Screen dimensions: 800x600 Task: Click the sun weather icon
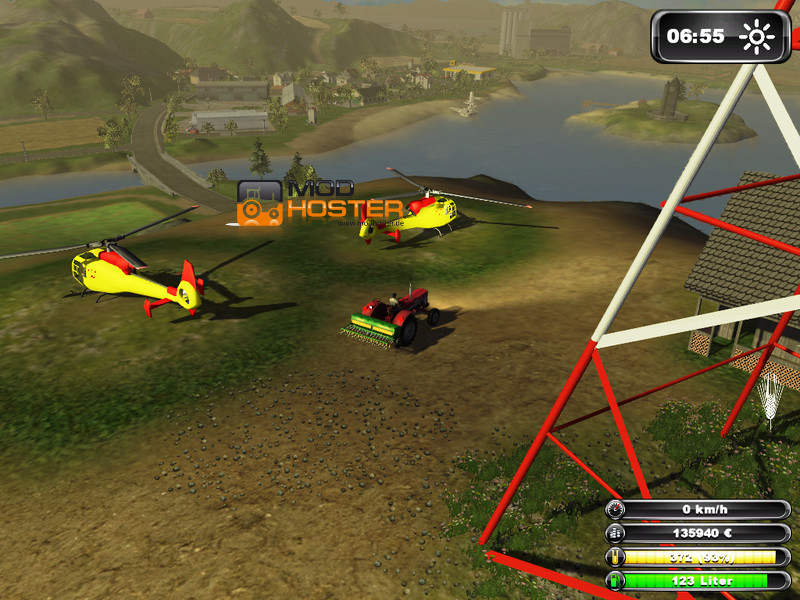(757, 38)
